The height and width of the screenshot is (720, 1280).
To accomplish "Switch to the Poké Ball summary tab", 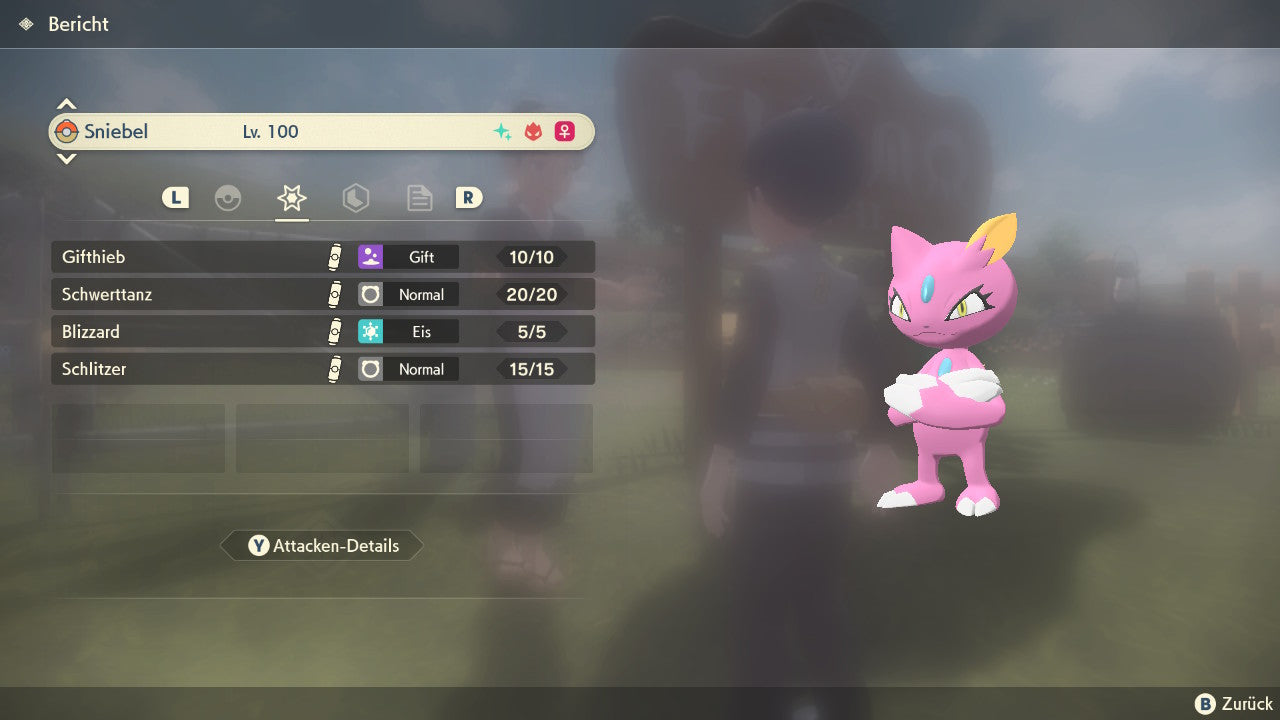I will click(x=228, y=198).
